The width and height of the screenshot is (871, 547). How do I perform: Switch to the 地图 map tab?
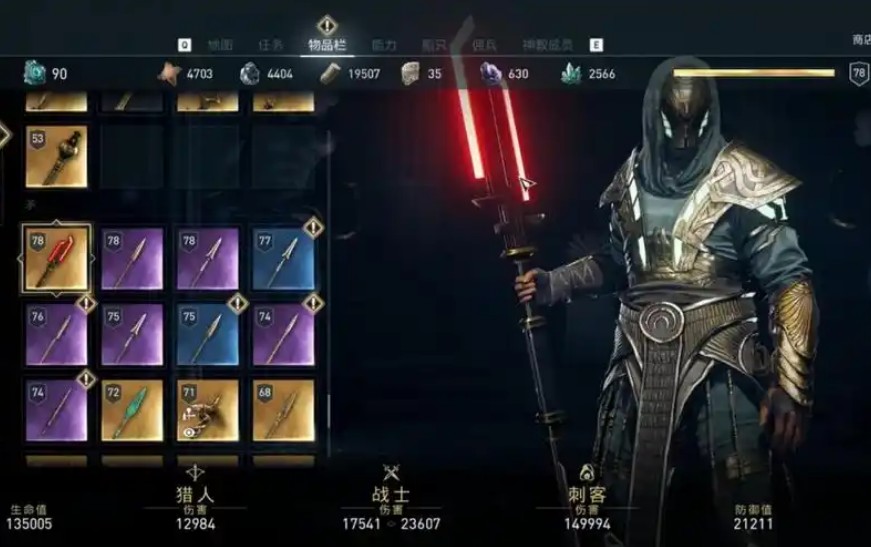click(219, 45)
